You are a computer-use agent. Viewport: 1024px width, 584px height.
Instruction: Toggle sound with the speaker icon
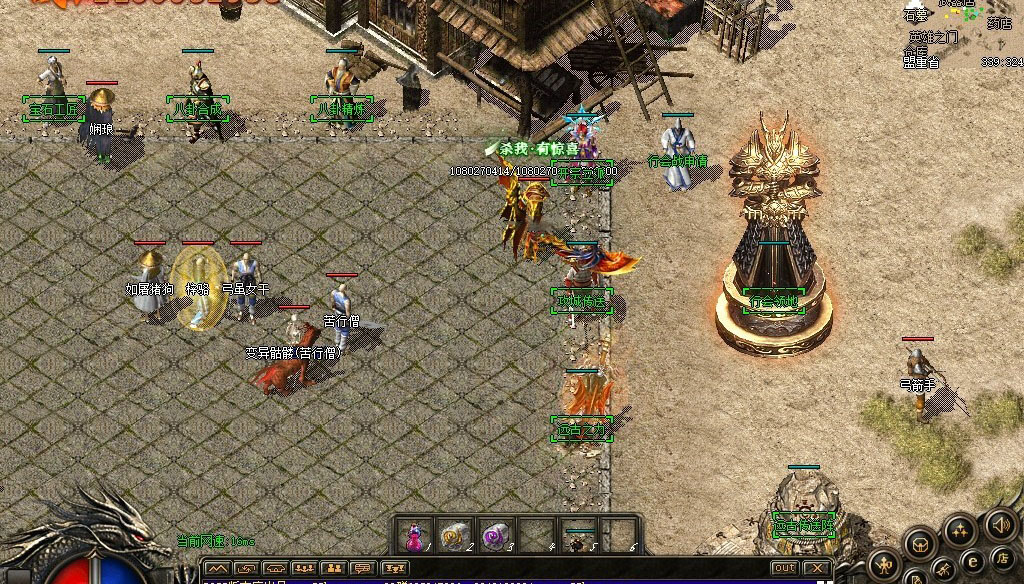point(1001,524)
